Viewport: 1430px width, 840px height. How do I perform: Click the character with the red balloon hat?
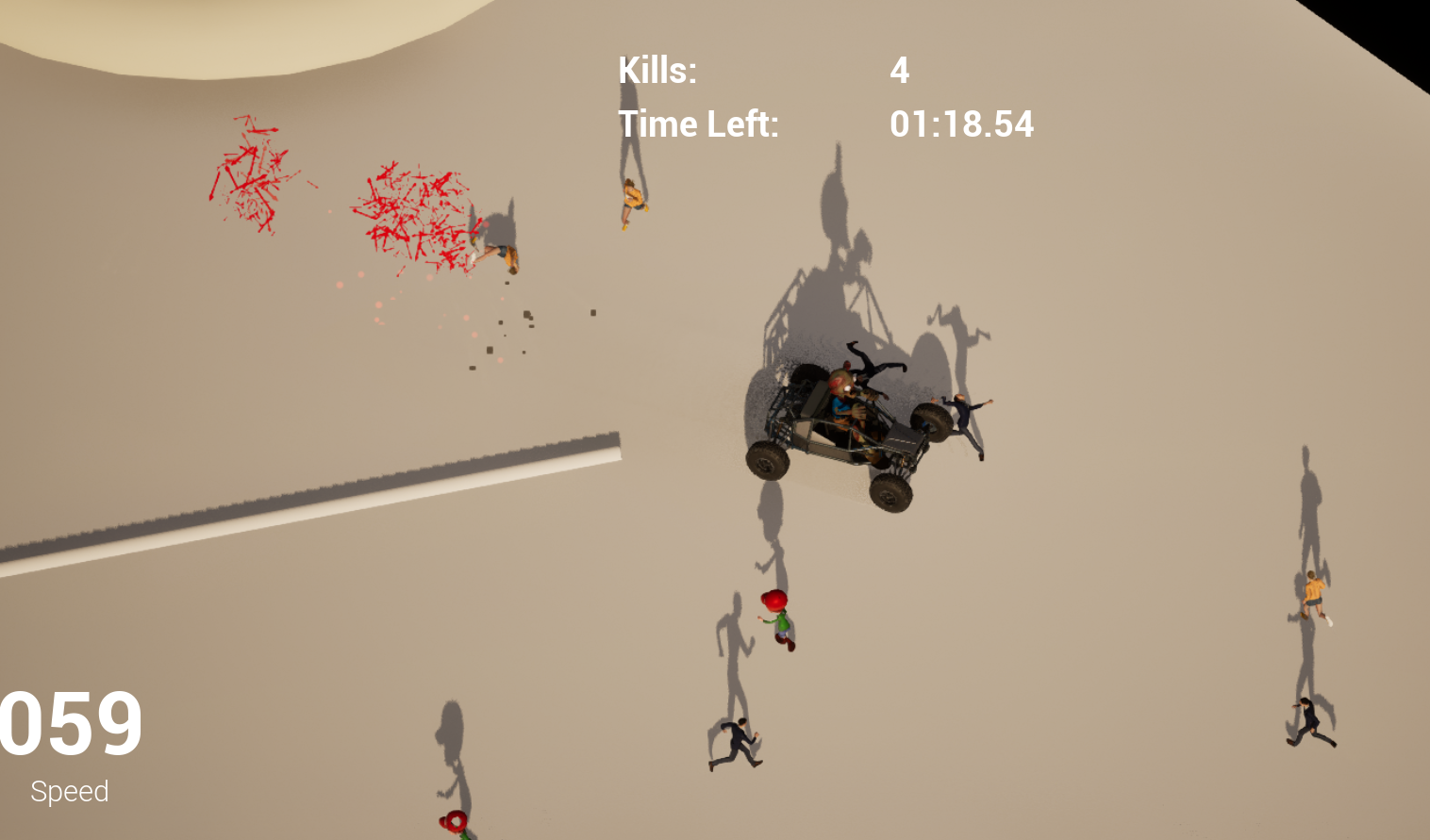point(775,618)
